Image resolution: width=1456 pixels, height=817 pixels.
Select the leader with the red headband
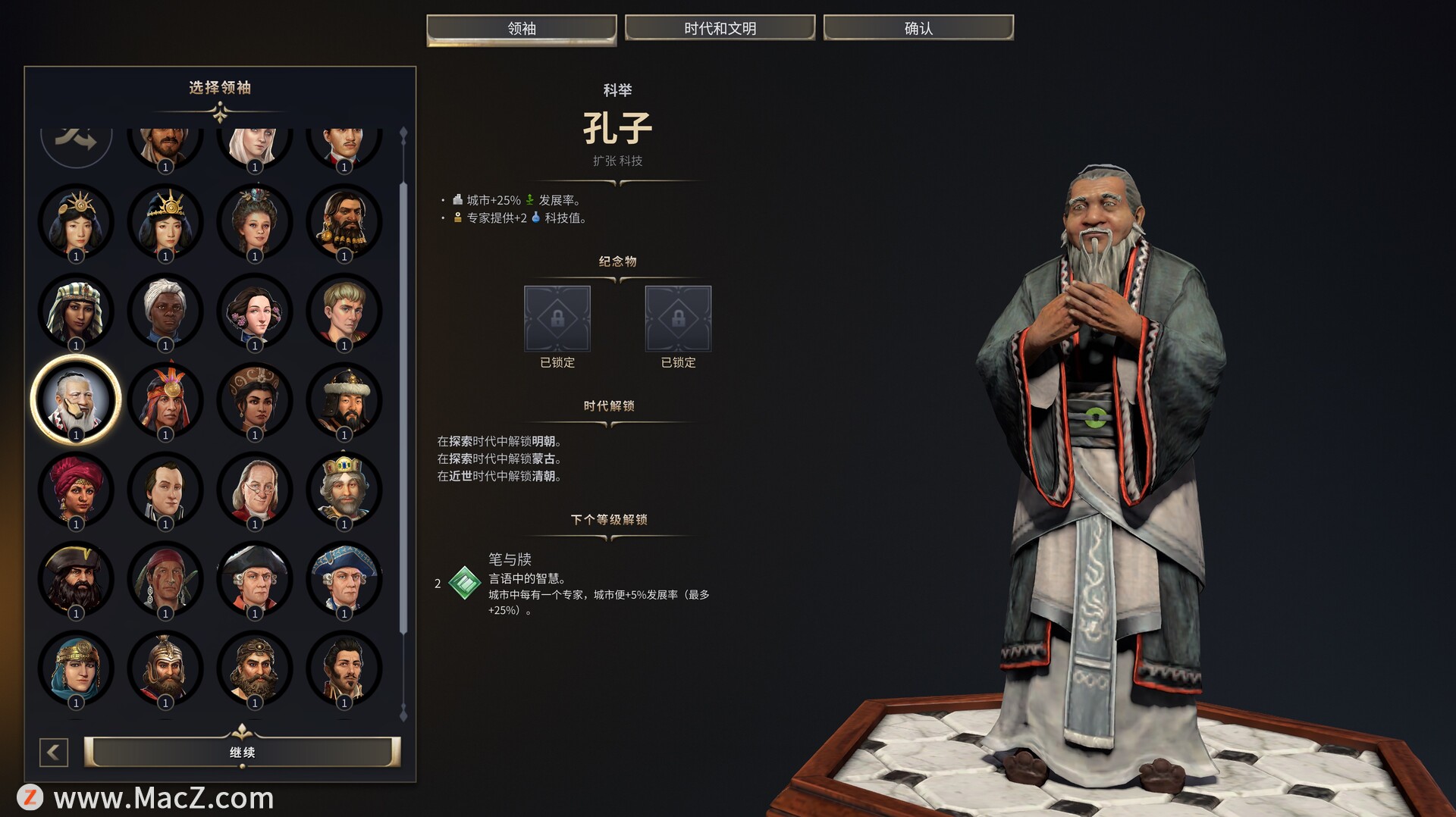[x=165, y=578]
